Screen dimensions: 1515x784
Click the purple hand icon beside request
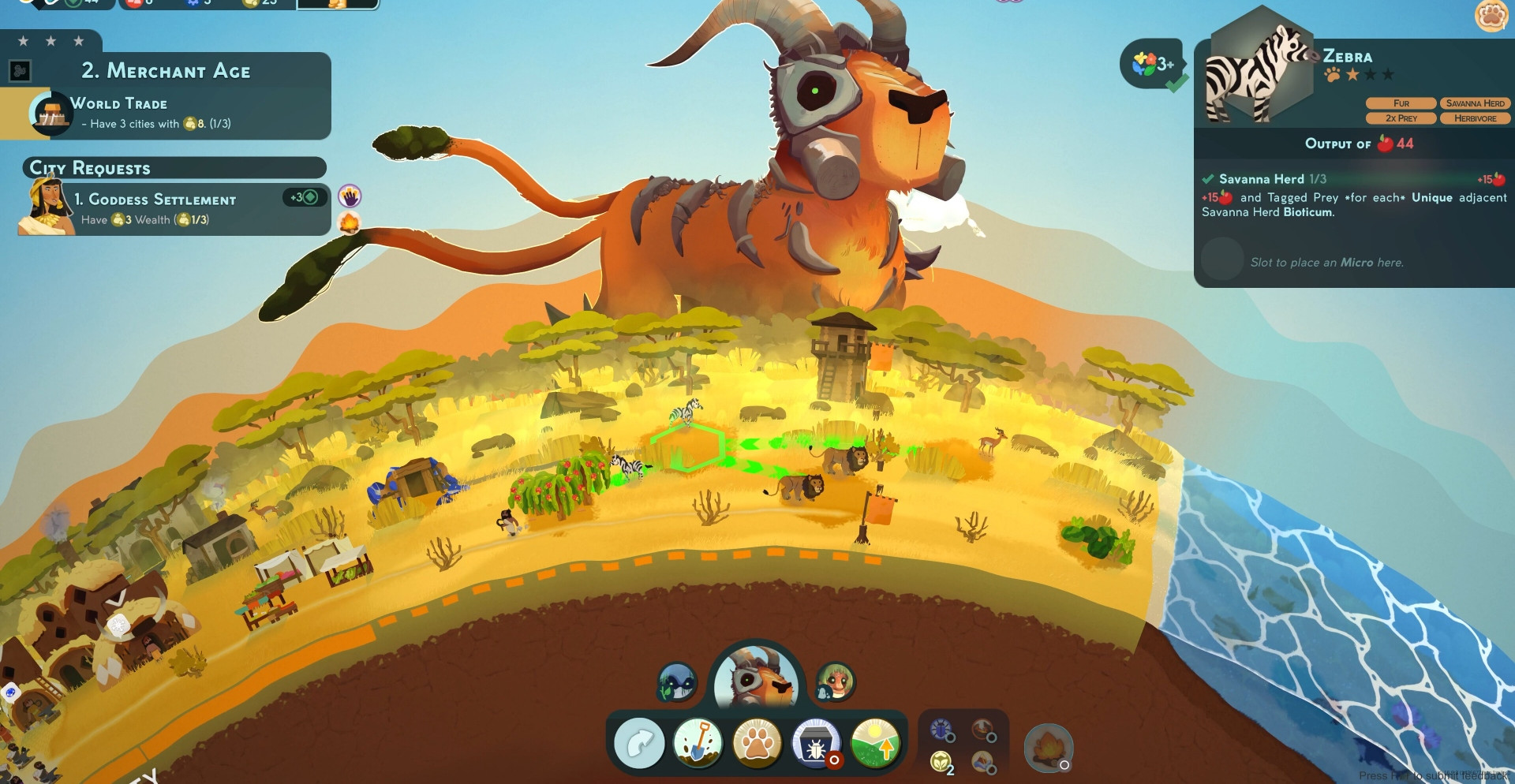[x=350, y=196]
